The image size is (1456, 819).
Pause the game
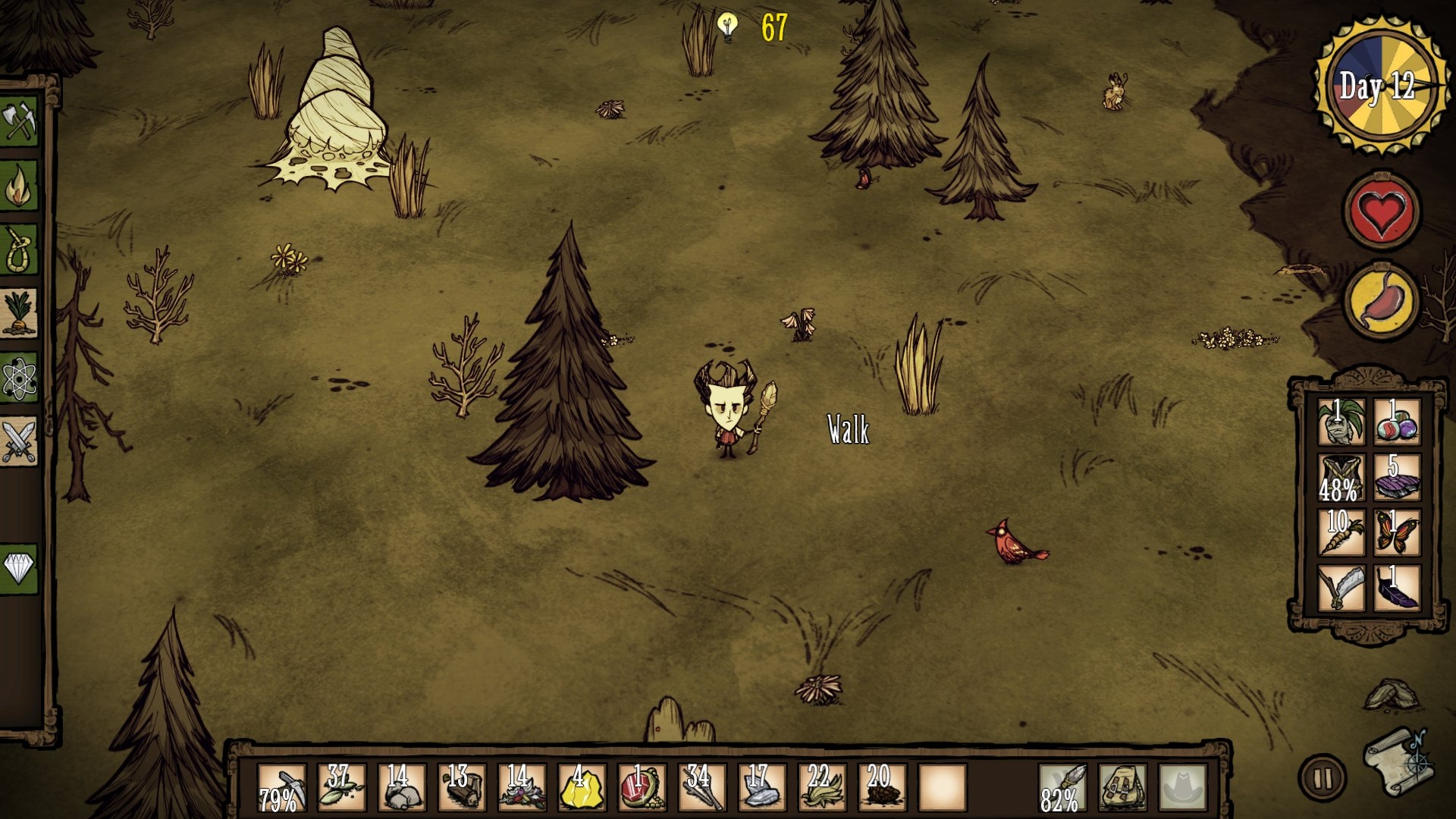coord(1323,777)
